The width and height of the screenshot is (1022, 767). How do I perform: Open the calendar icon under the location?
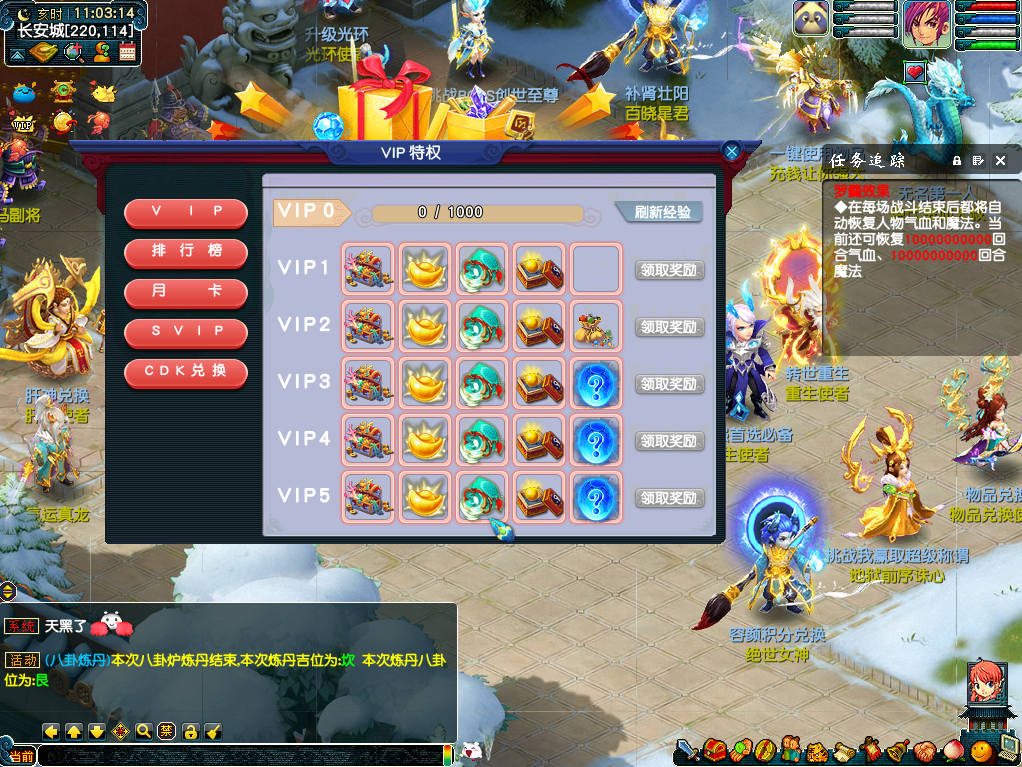[x=127, y=52]
